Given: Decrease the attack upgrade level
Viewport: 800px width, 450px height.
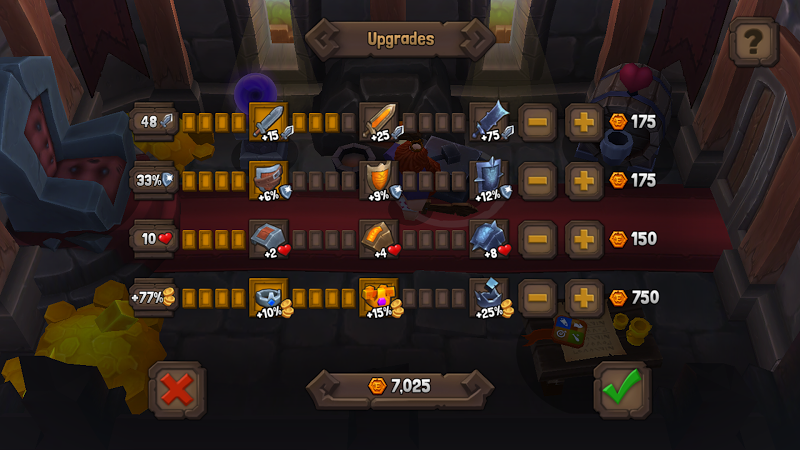Looking at the screenshot, I should (x=537, y=122).
